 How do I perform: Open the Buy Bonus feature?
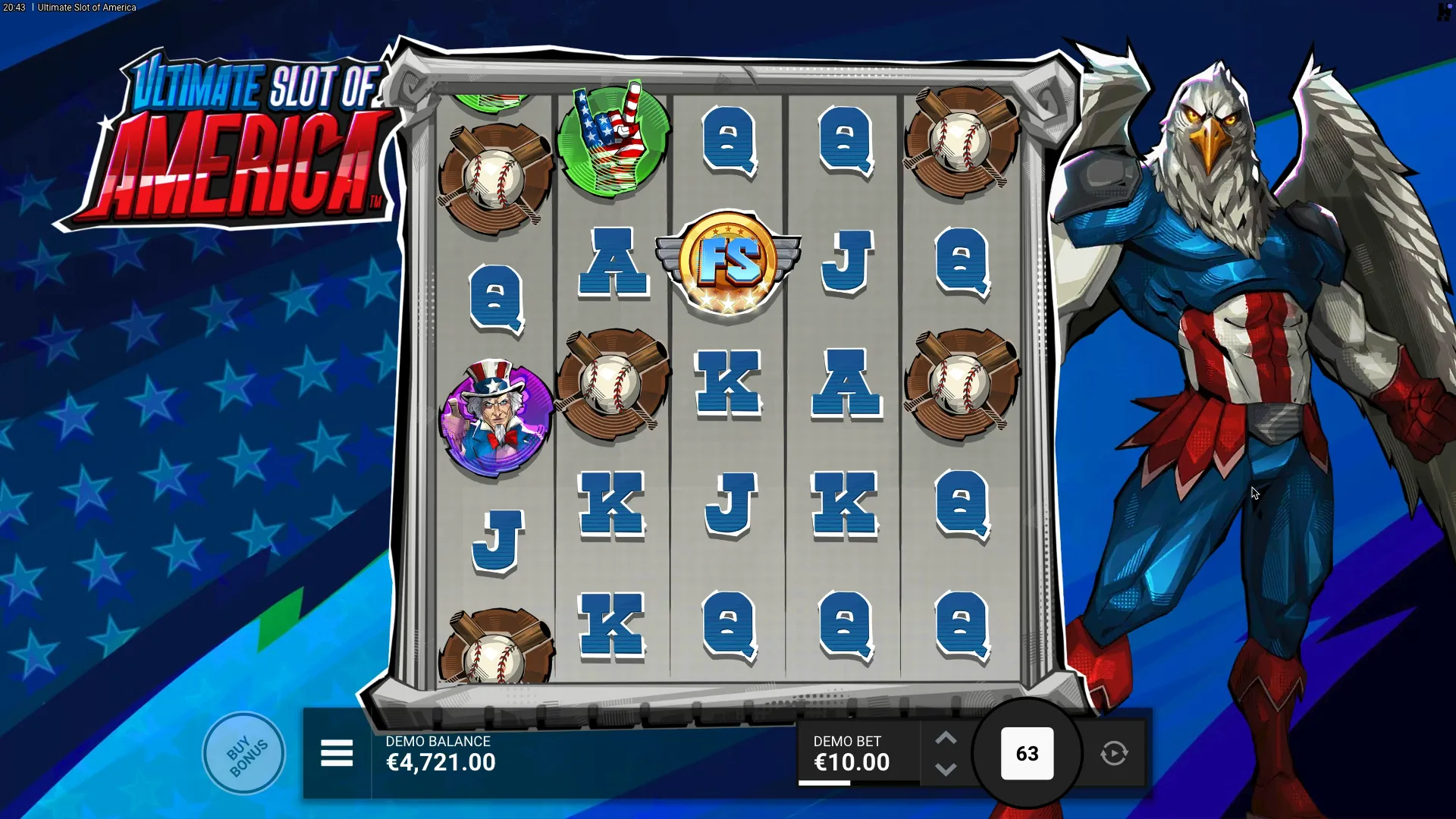point(243,753)
